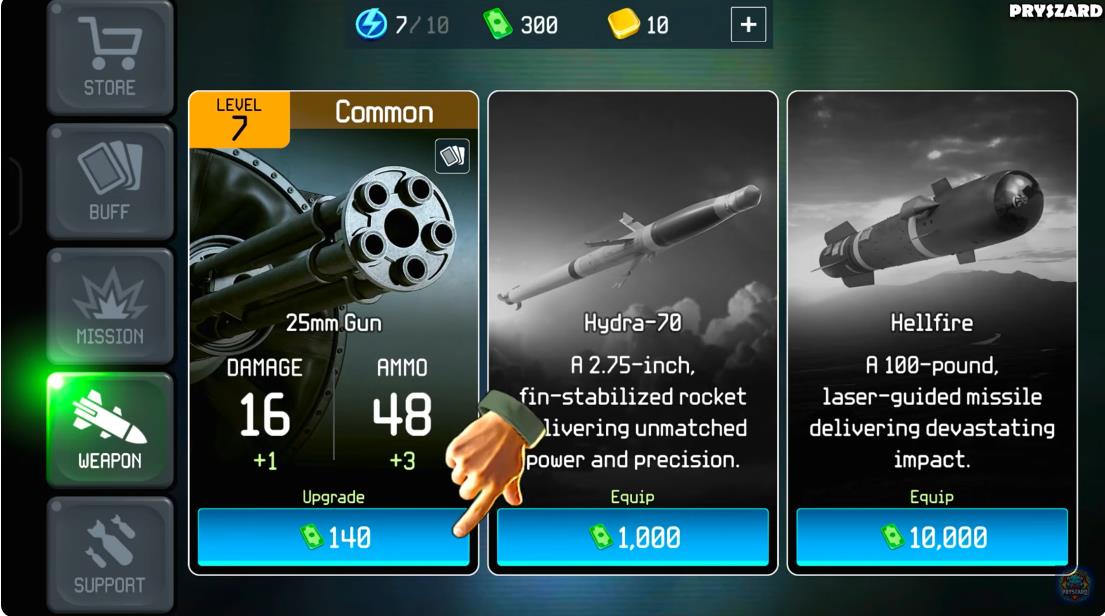Select the Hydra-70 rocket card
Screen dimensions: 1105x616
[x=632, y=290]
